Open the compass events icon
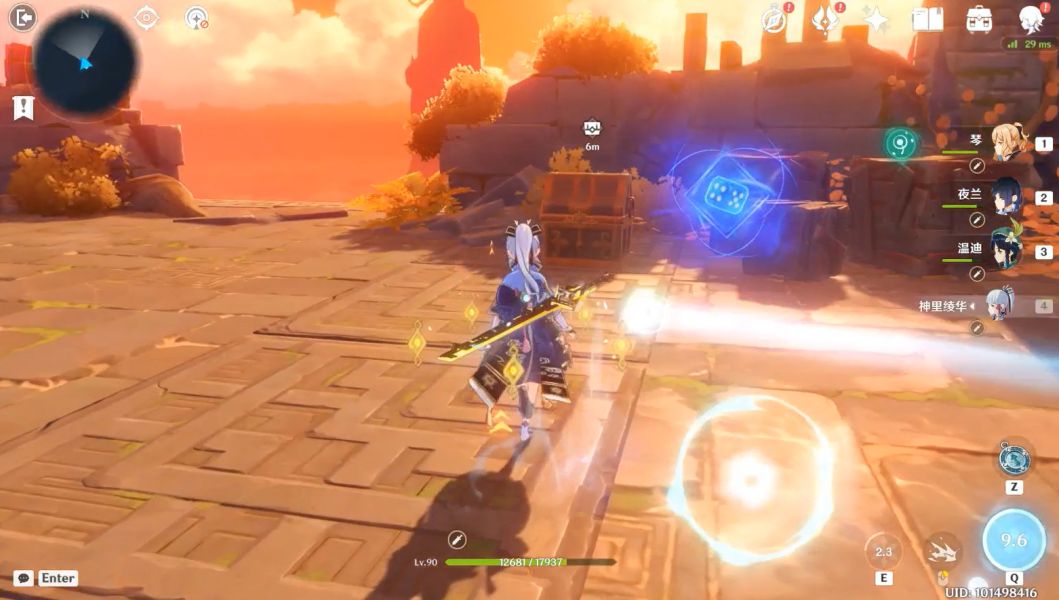 point(773,20)
